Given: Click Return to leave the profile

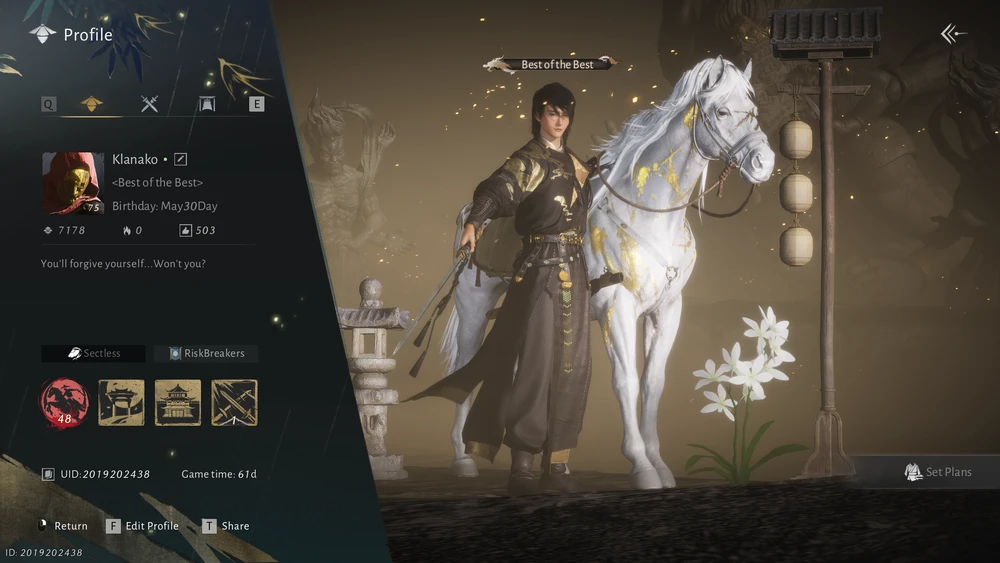Looking at the screenshot, I should point(62,526).
